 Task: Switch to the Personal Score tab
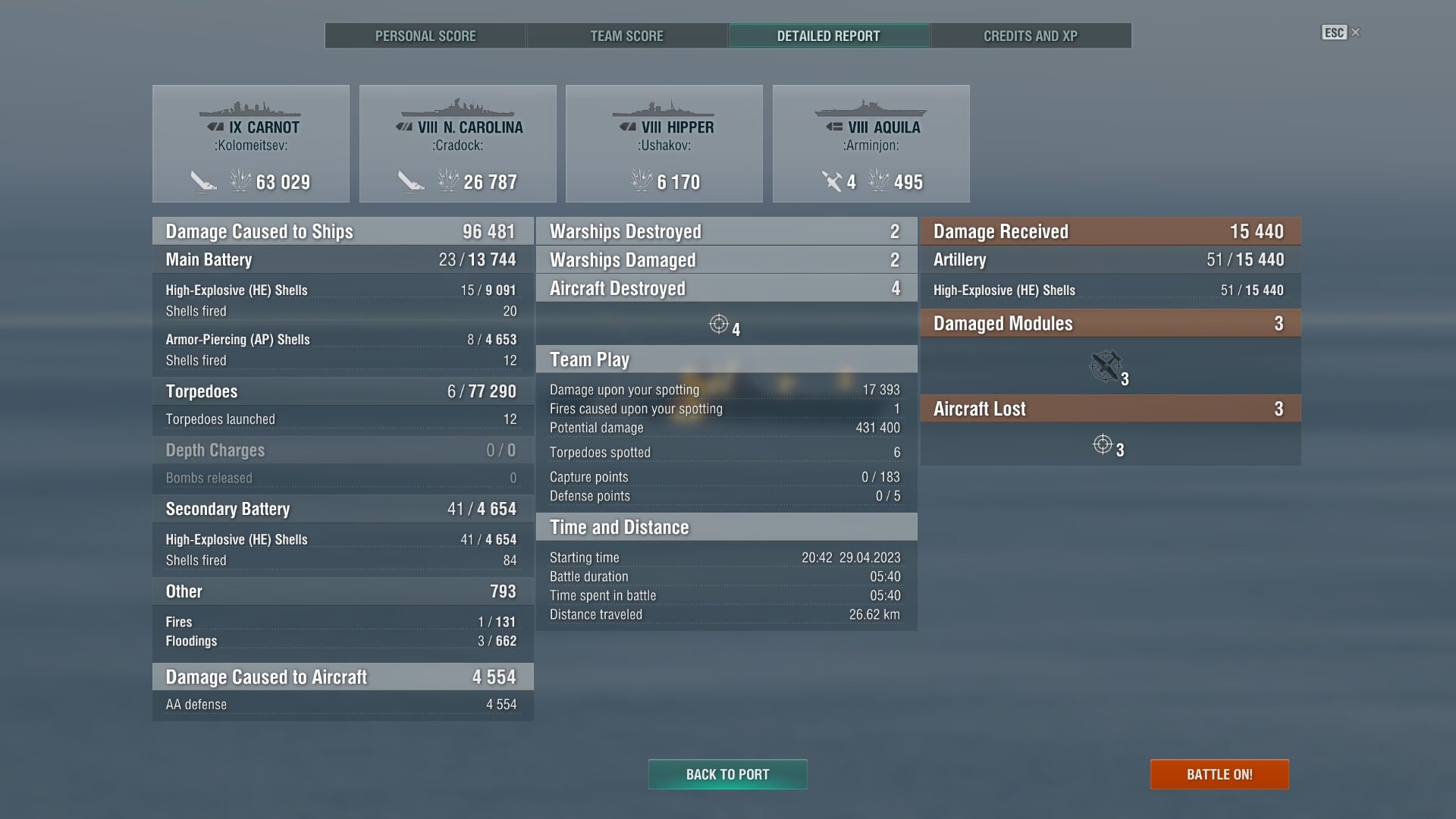point(425,36)
